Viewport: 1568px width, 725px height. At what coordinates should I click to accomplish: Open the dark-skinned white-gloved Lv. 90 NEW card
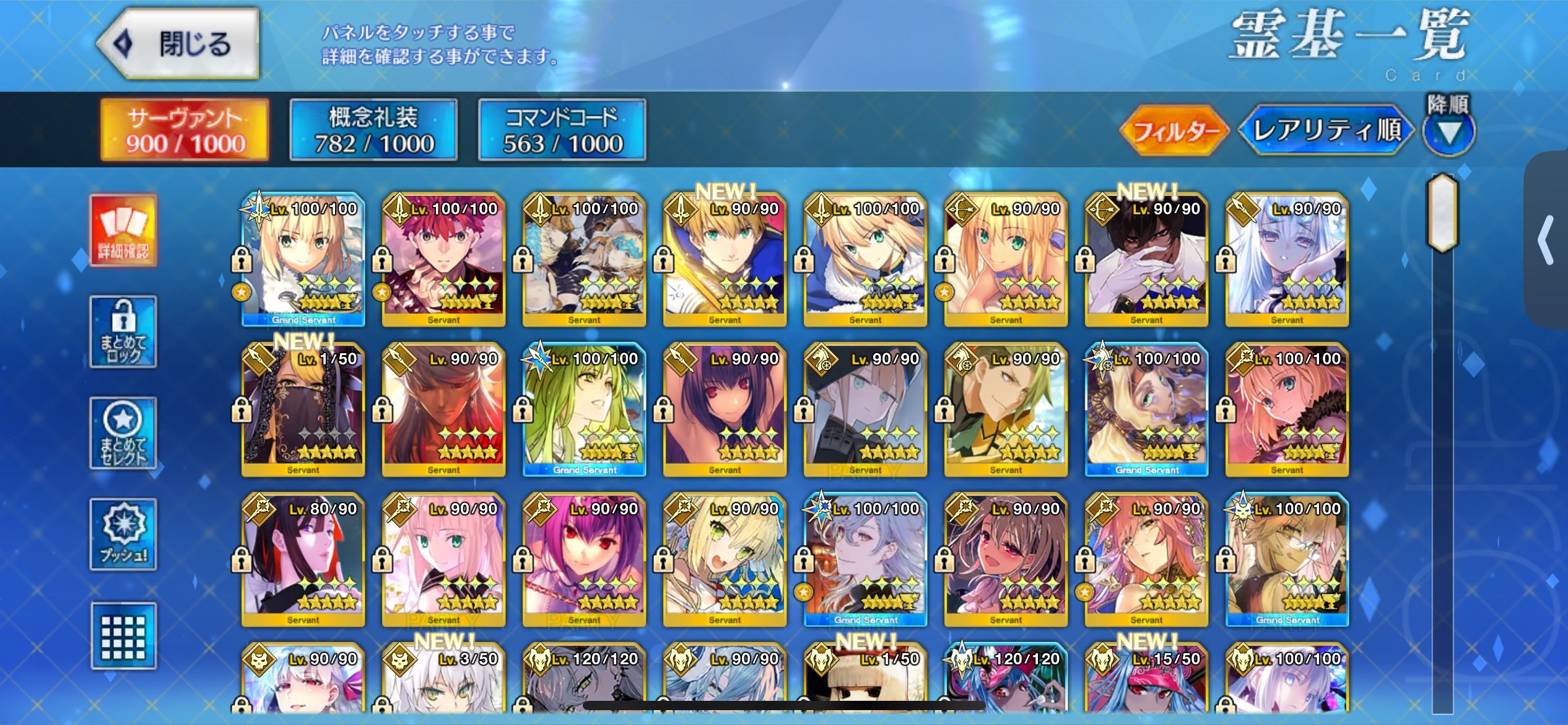coord(1146,260)
